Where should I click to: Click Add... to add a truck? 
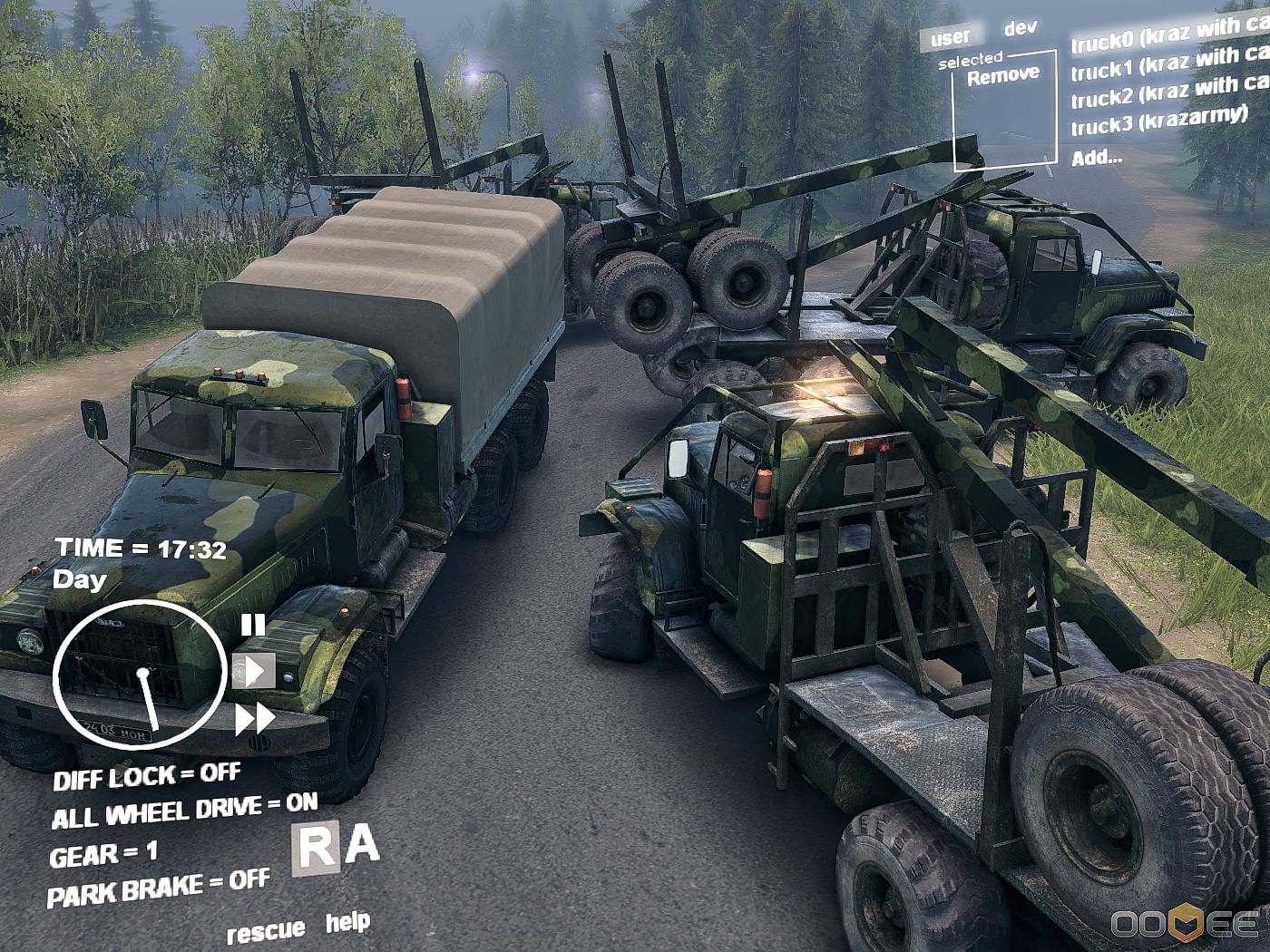(1097, 158)
